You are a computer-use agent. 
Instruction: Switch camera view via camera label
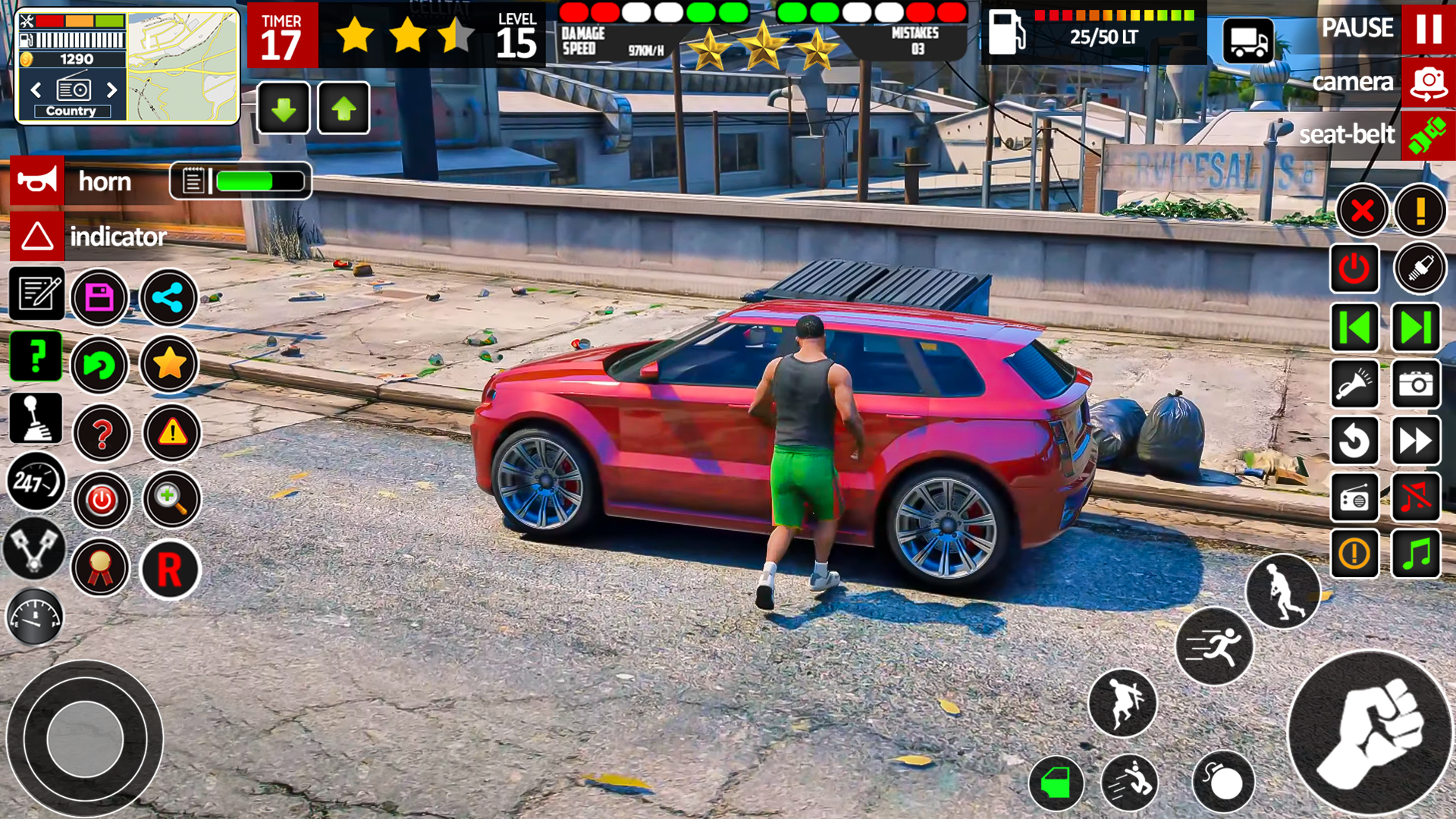[x=1354, y=82]
